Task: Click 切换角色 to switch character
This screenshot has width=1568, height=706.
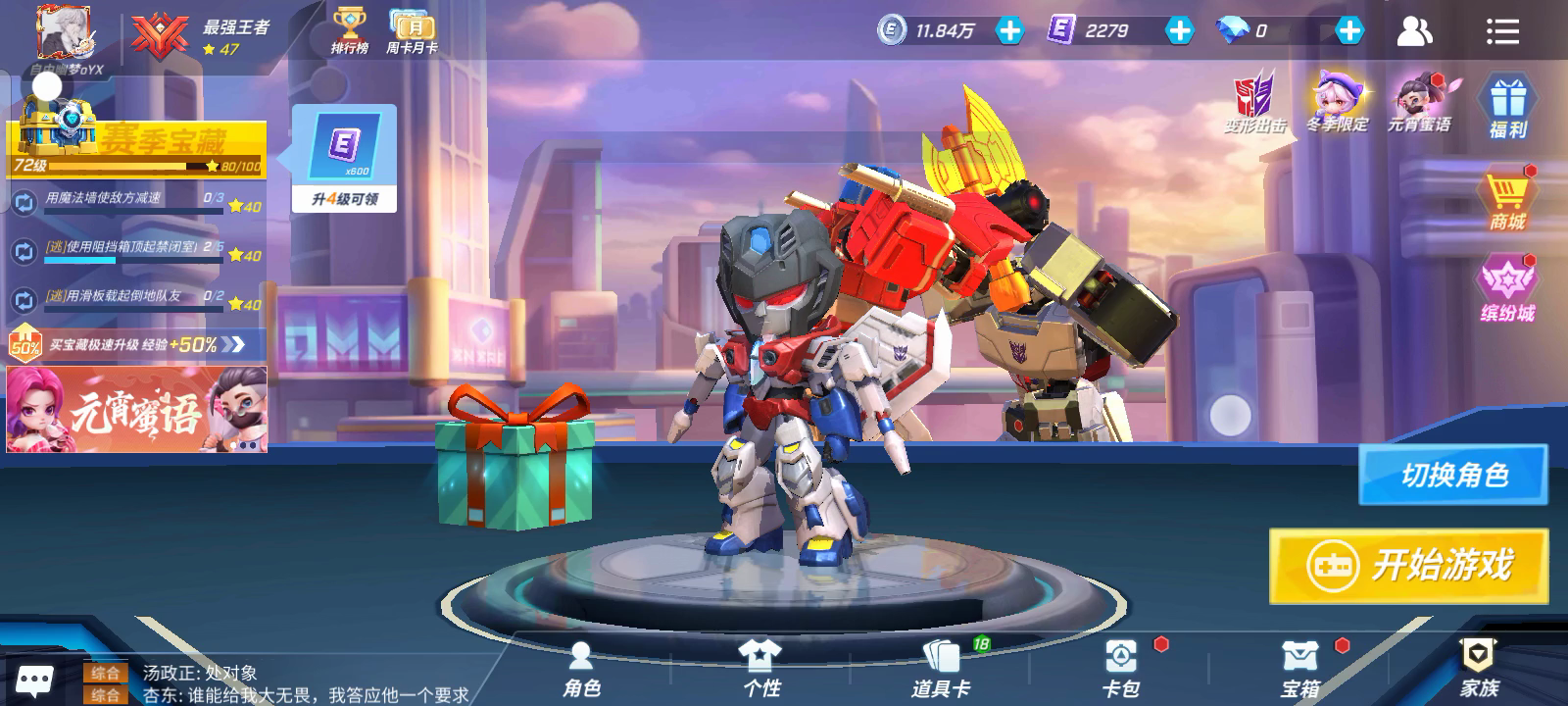Action: pyautogui.click(x=1452, y=476)
